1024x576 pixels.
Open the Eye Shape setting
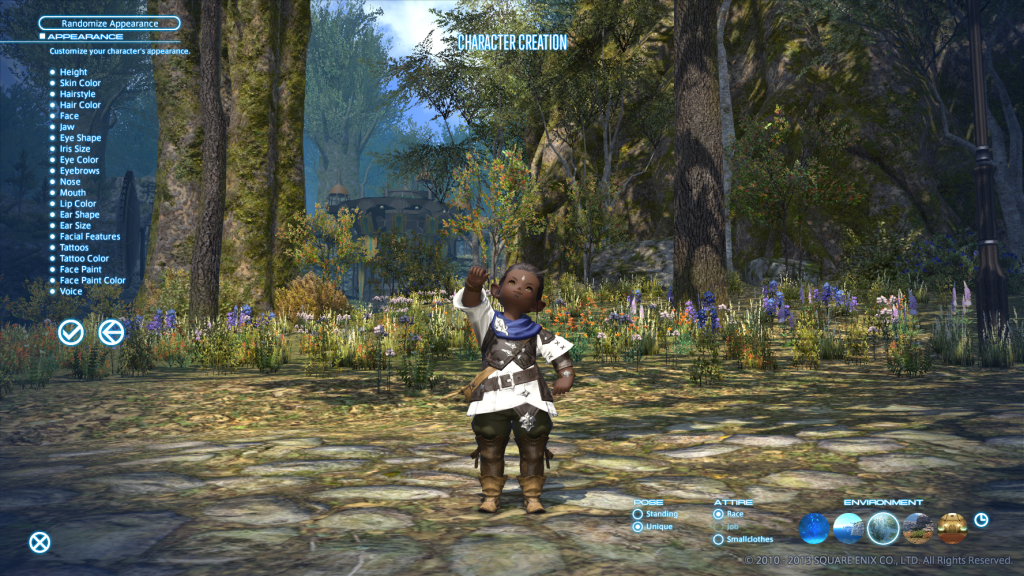(x=80, y=138)
